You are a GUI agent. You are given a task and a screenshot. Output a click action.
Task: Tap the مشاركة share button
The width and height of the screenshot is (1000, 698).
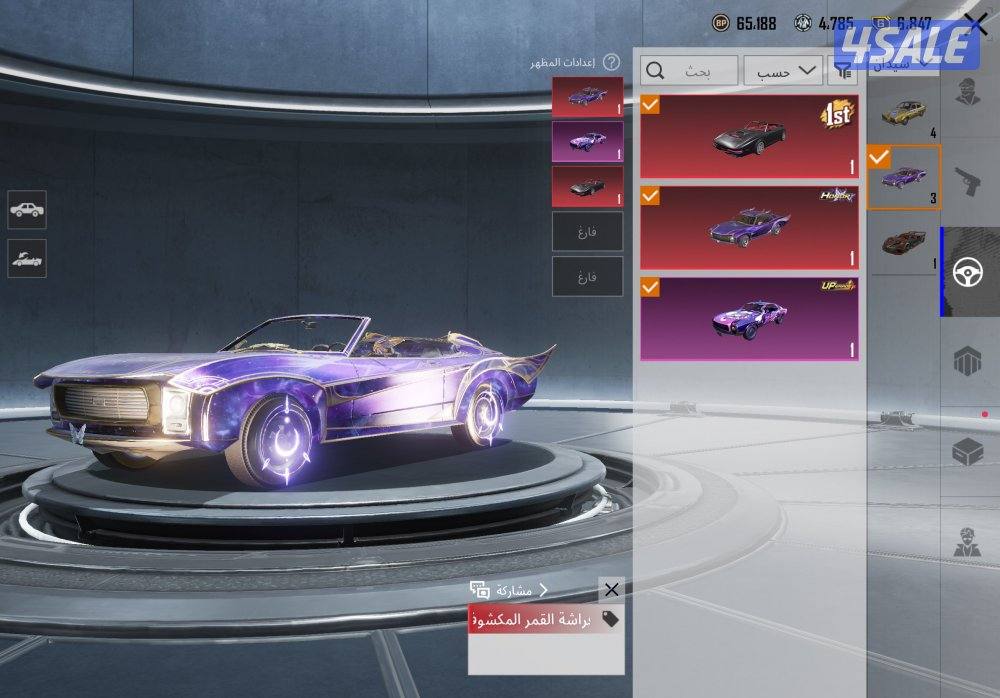(510, 590)
